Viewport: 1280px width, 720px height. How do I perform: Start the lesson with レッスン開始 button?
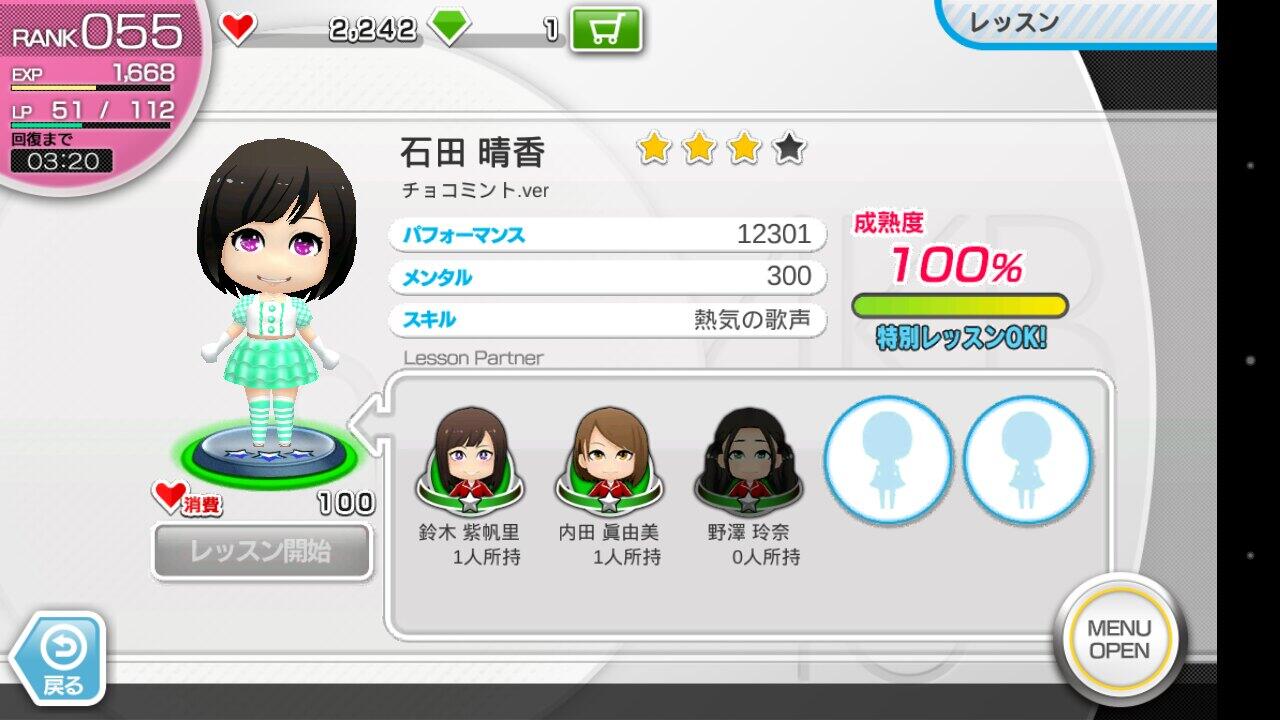tap(262, 551)
